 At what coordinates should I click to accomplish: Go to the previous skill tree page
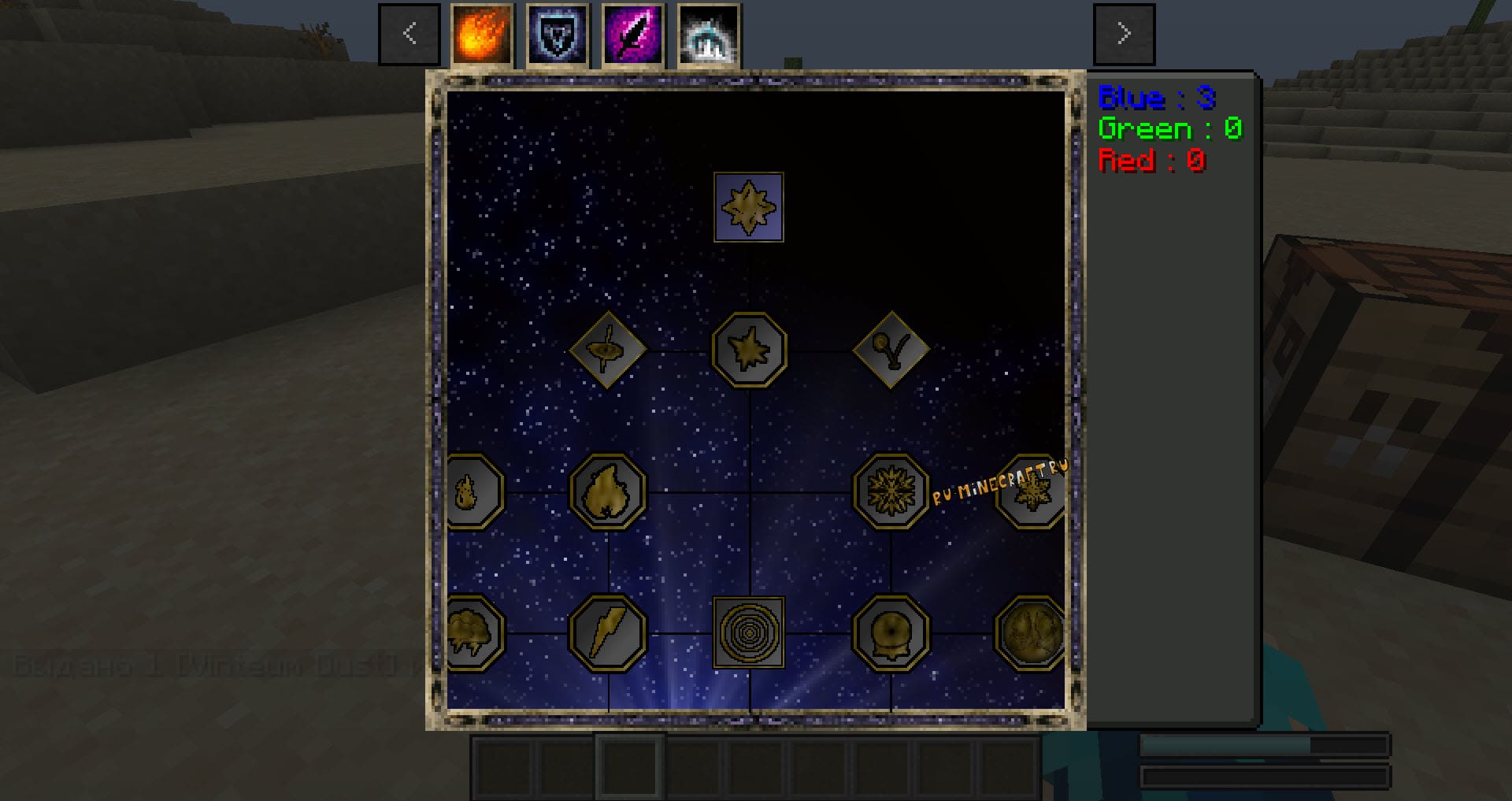[x=409, y=34]
